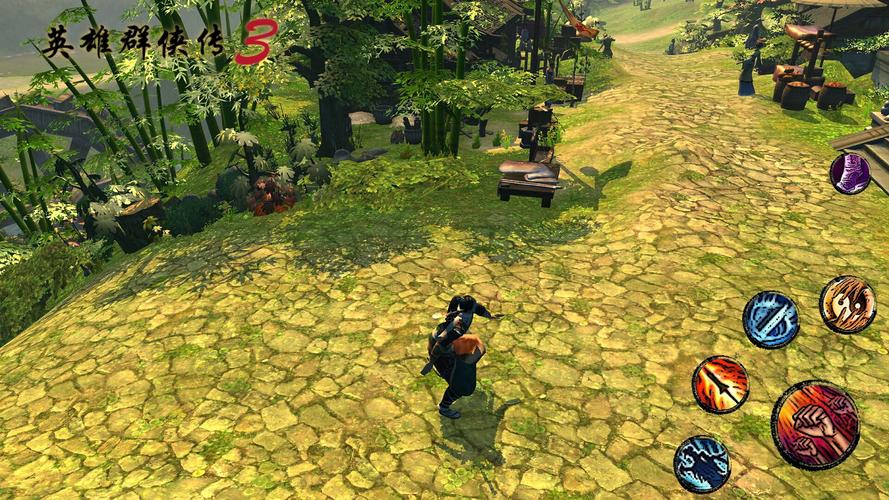Tap the large fist attack button
Screen dimensions: 889x500
[815, 425]
